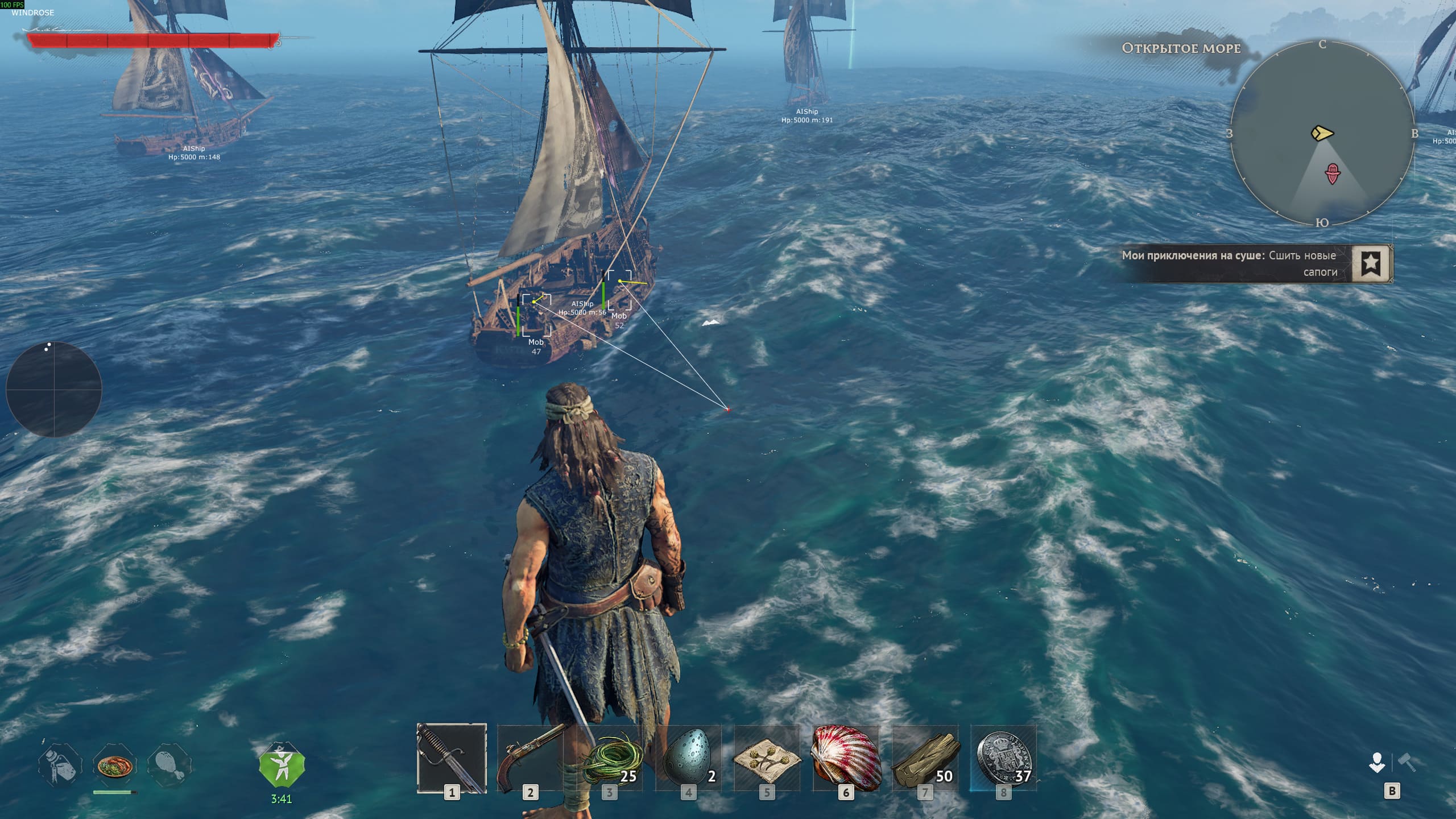This screenshot has height=819, width=1456.
Task: Select the green vine rope slot
Action: 609,758
